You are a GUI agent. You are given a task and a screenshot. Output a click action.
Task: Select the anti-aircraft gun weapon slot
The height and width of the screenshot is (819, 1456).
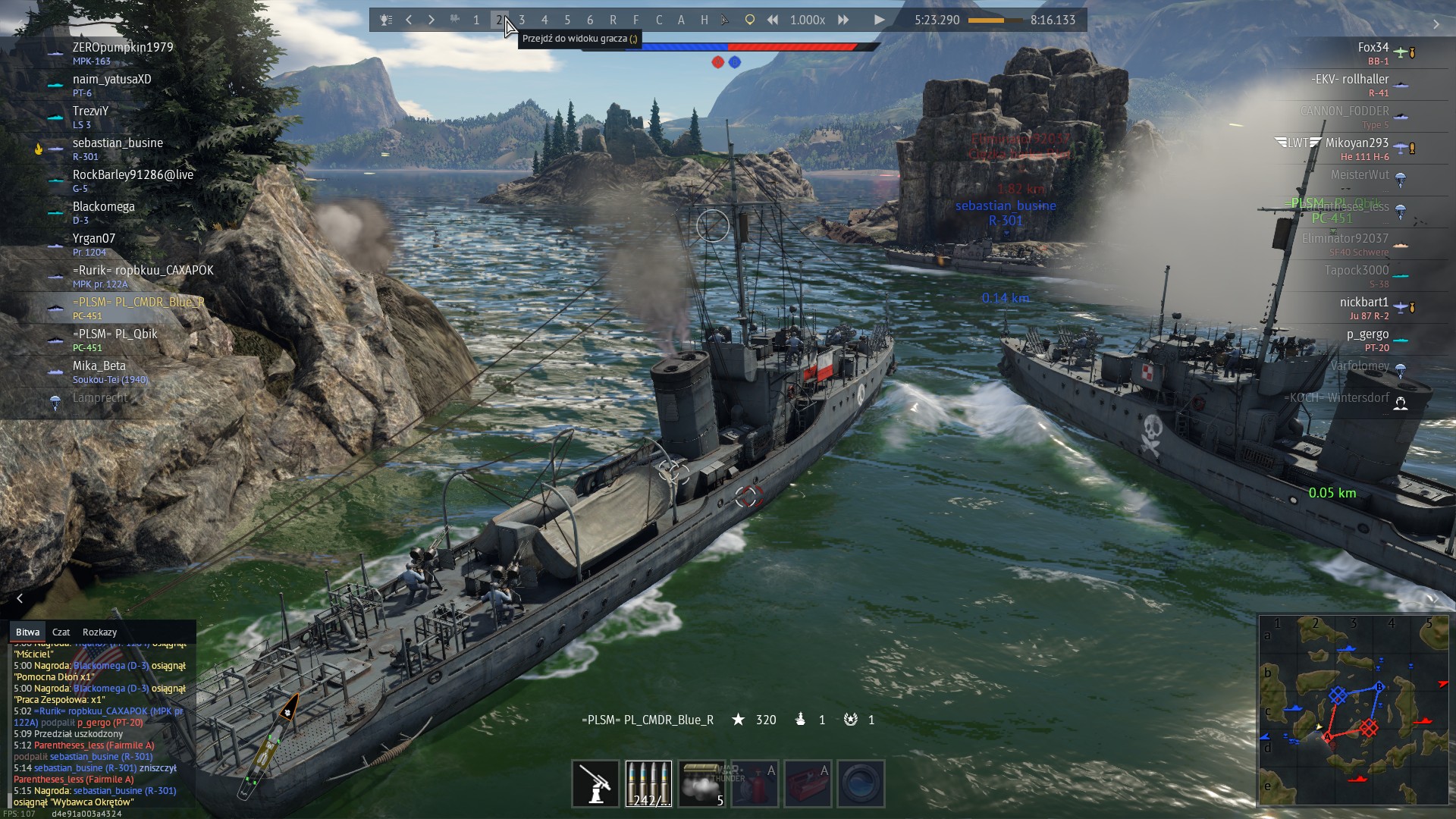pyautogui.click(x=595, y=783)
